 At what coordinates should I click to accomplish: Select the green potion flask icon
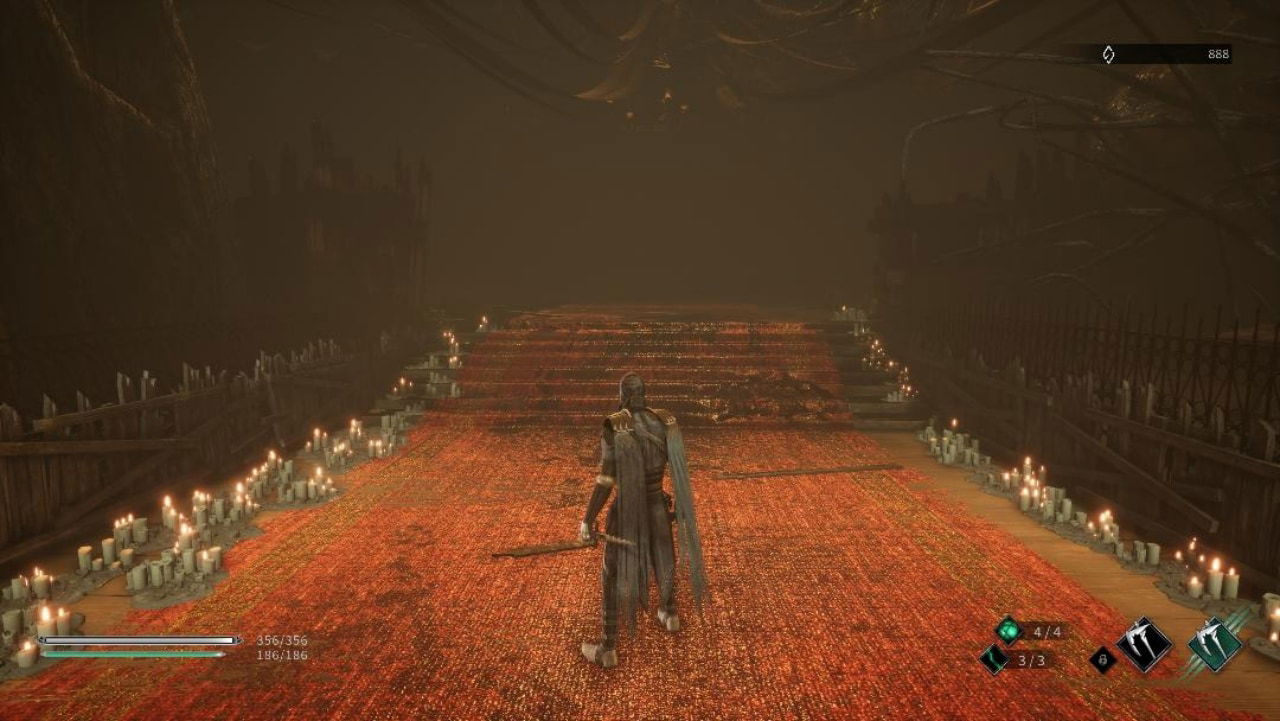coord(1011,633)
